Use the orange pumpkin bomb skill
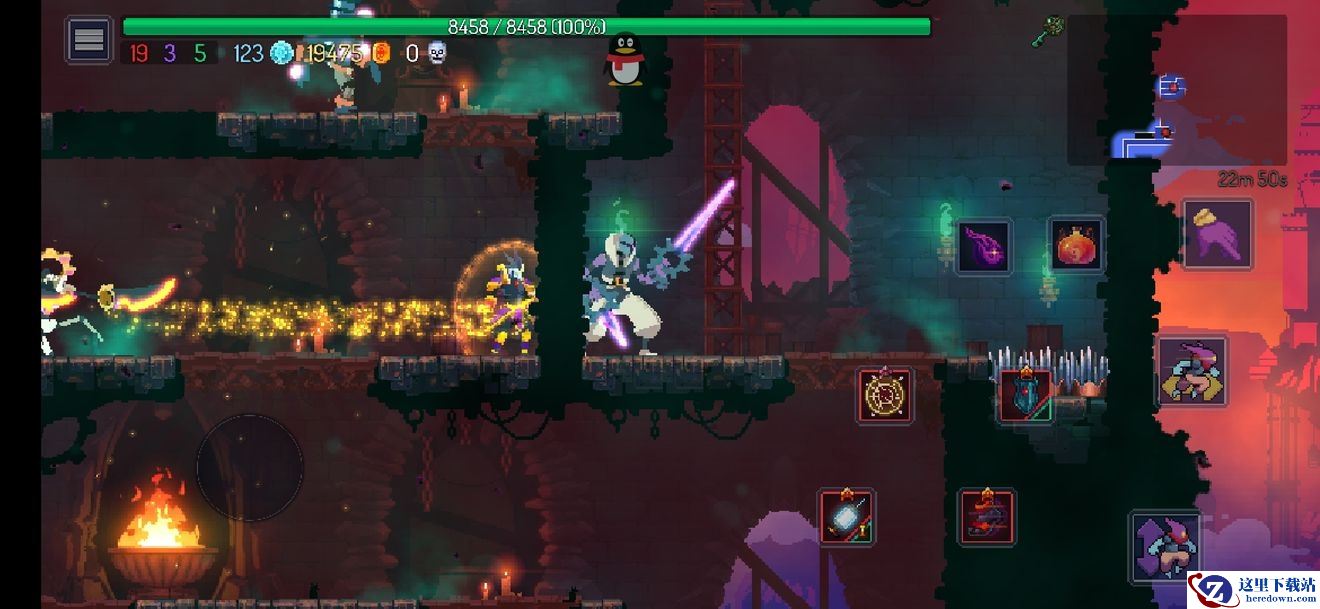The image size is (1320, 609). coord(1076,245)
